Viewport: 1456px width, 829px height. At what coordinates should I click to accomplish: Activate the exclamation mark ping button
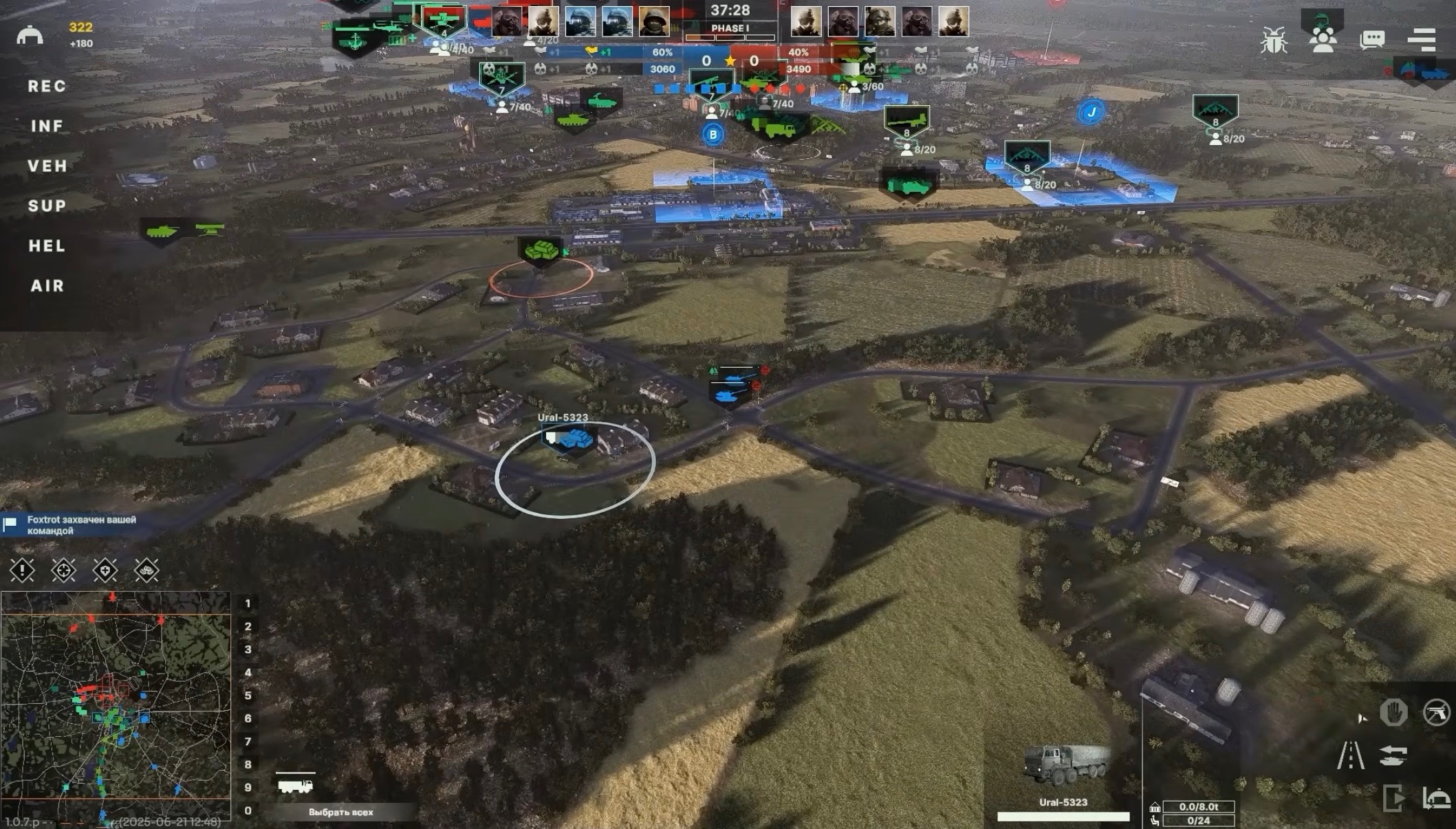(x=22, y=570)
